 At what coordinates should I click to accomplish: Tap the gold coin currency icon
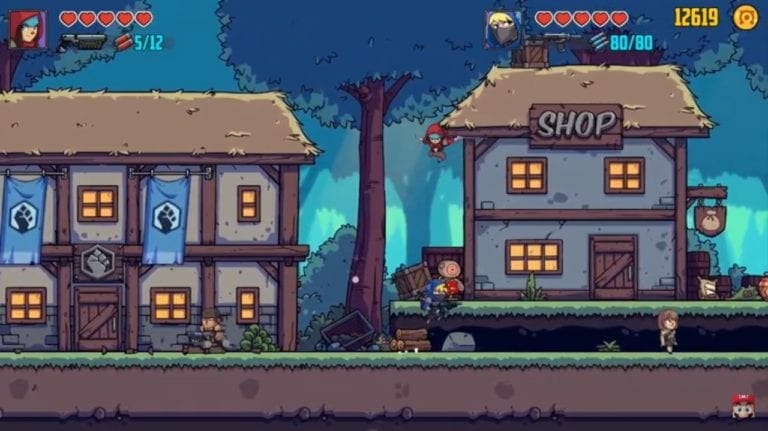pos(745,17)
